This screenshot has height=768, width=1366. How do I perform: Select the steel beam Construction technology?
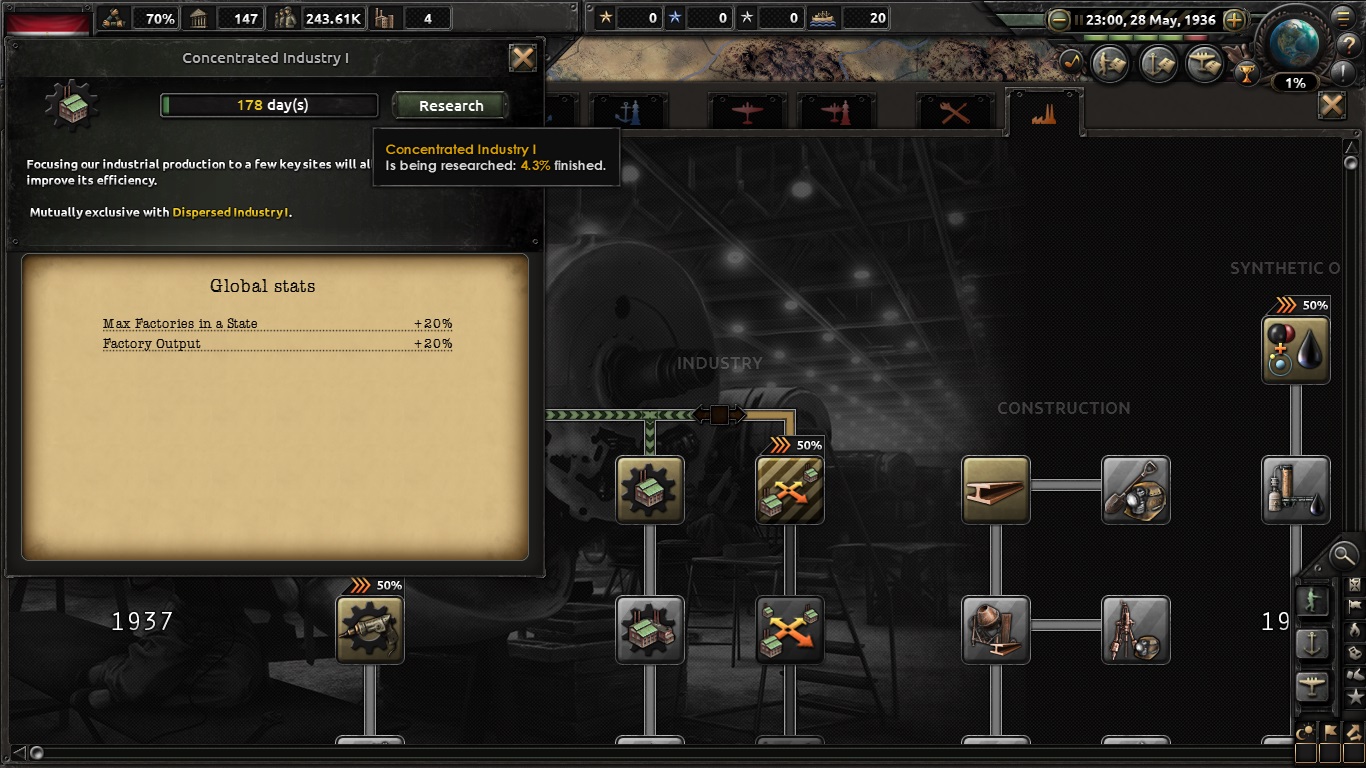[995, 490]
